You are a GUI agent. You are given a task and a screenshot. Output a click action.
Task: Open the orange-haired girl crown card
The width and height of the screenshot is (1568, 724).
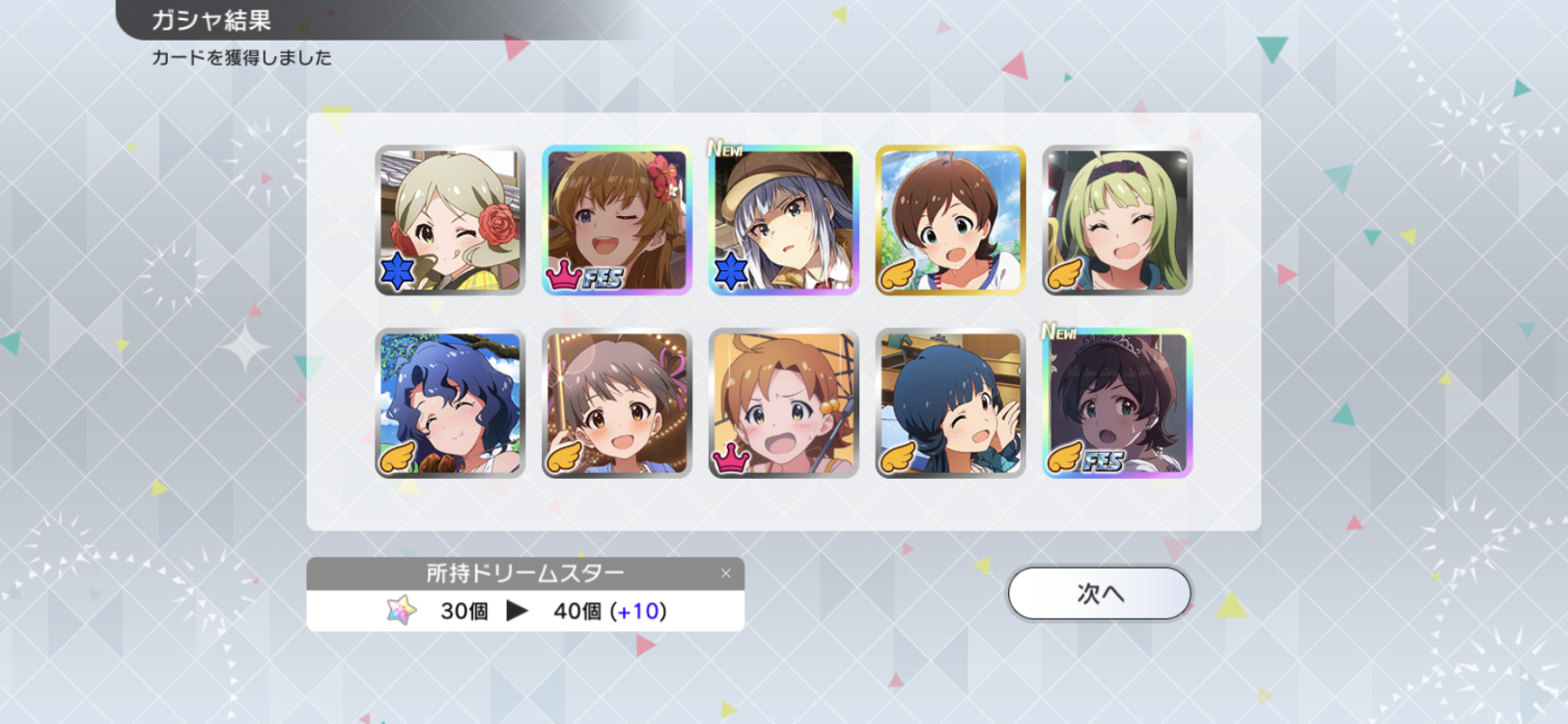(x=783, y=404)
